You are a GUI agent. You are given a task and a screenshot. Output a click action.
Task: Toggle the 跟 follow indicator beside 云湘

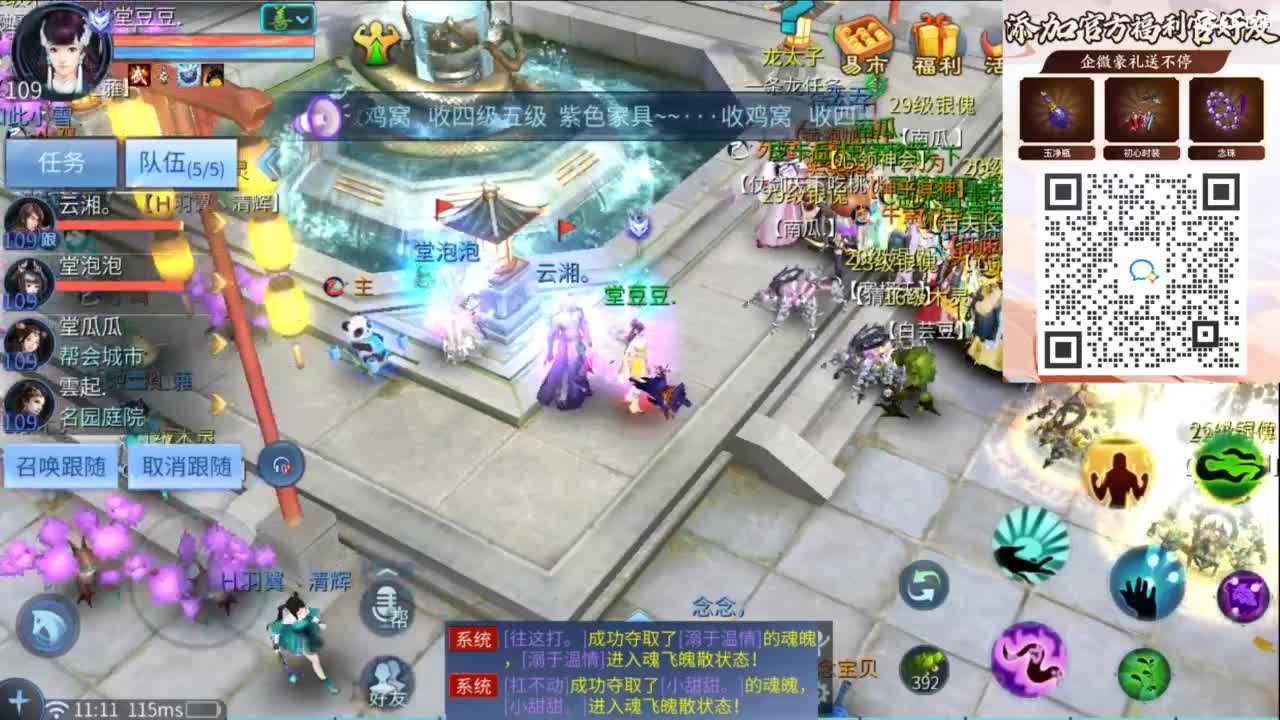(x=49, y=238)
